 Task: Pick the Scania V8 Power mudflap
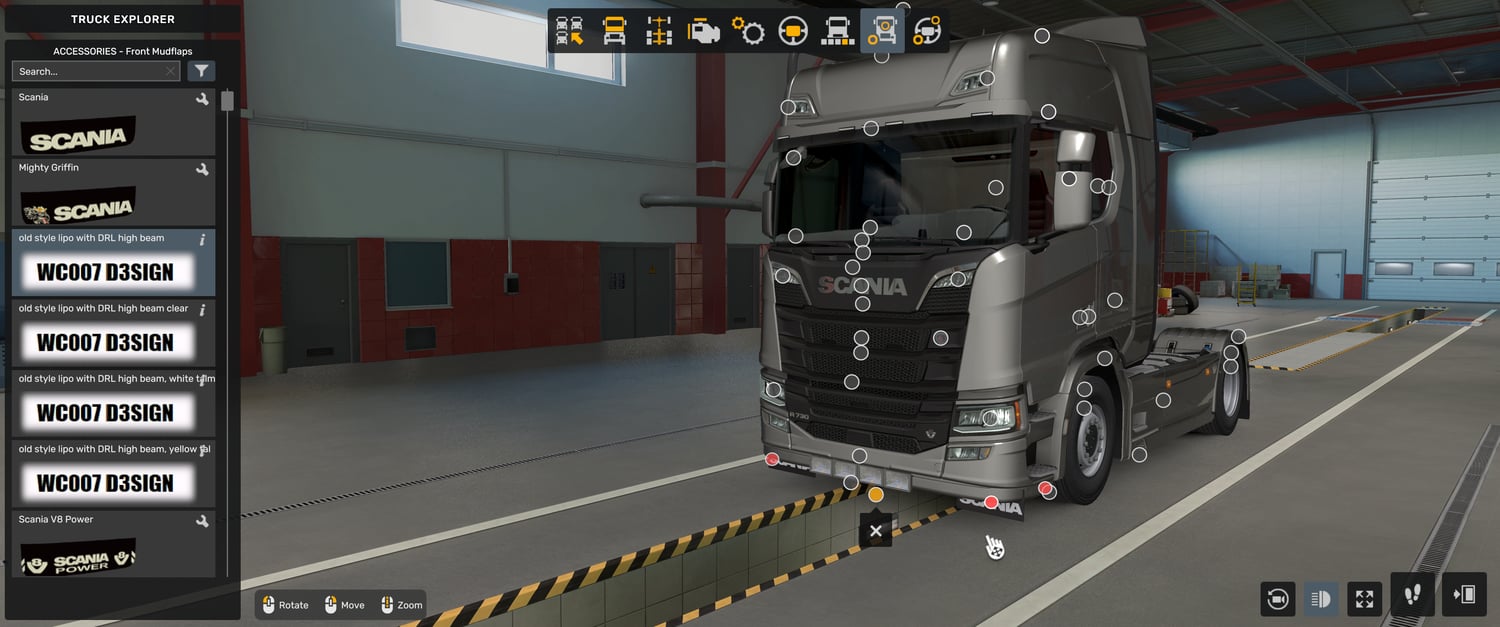click(113, 545)
